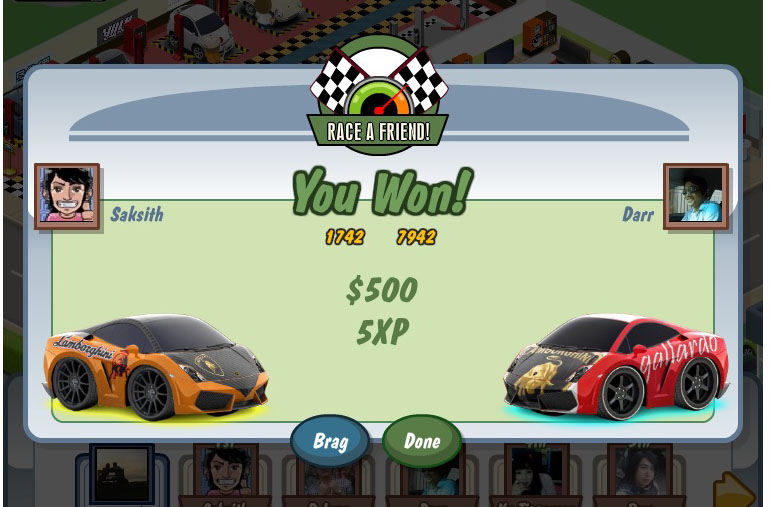Click the Brag button
The height and width of the screenshot is (507, 773).
click(x=330, y=442)
